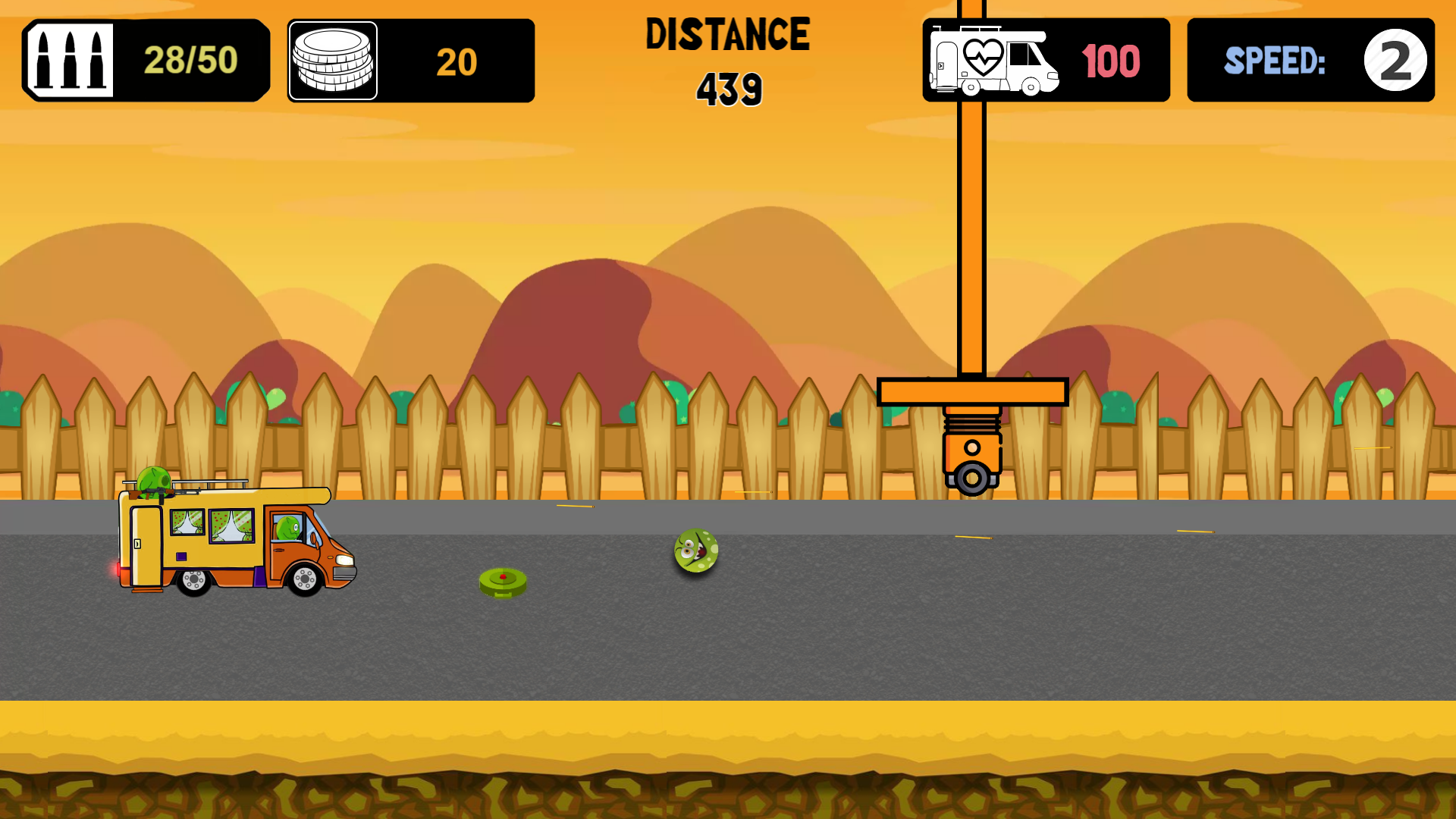Toggle the ammo counter showing 28/50
The height and width of the screenshot is (819, 1456).
pyautogui.click(x=190, y=59)
